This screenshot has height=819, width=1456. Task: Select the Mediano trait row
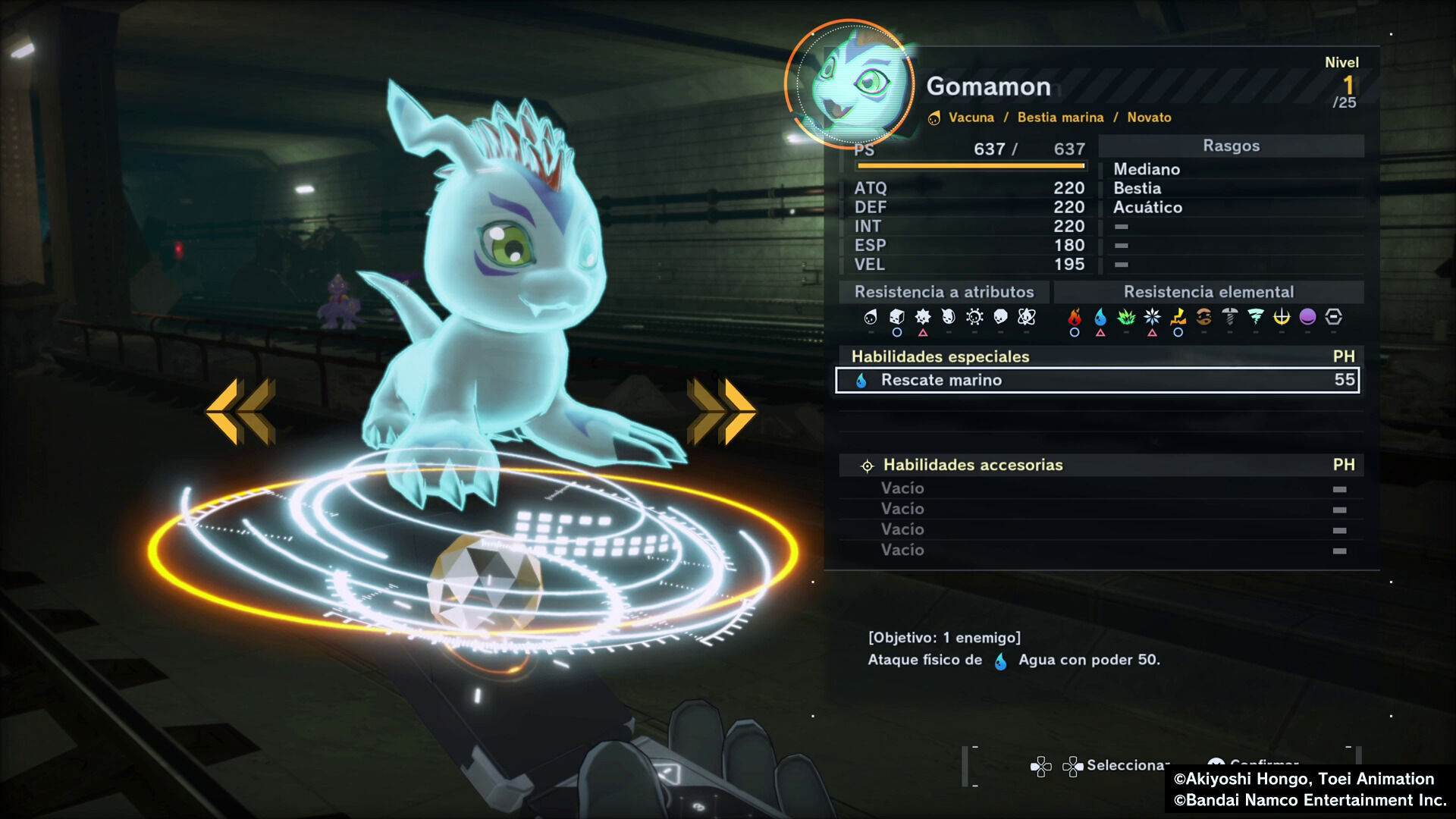(x=1146, y=169)
